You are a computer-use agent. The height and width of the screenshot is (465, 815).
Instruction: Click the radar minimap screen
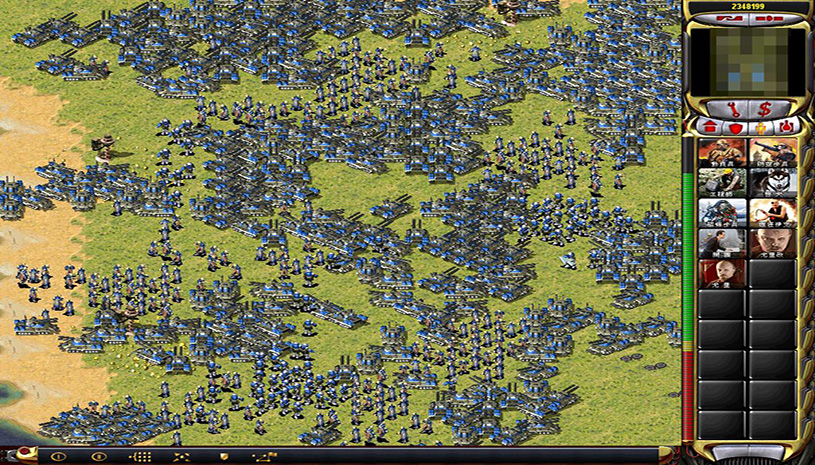click(x=748, y=60)
